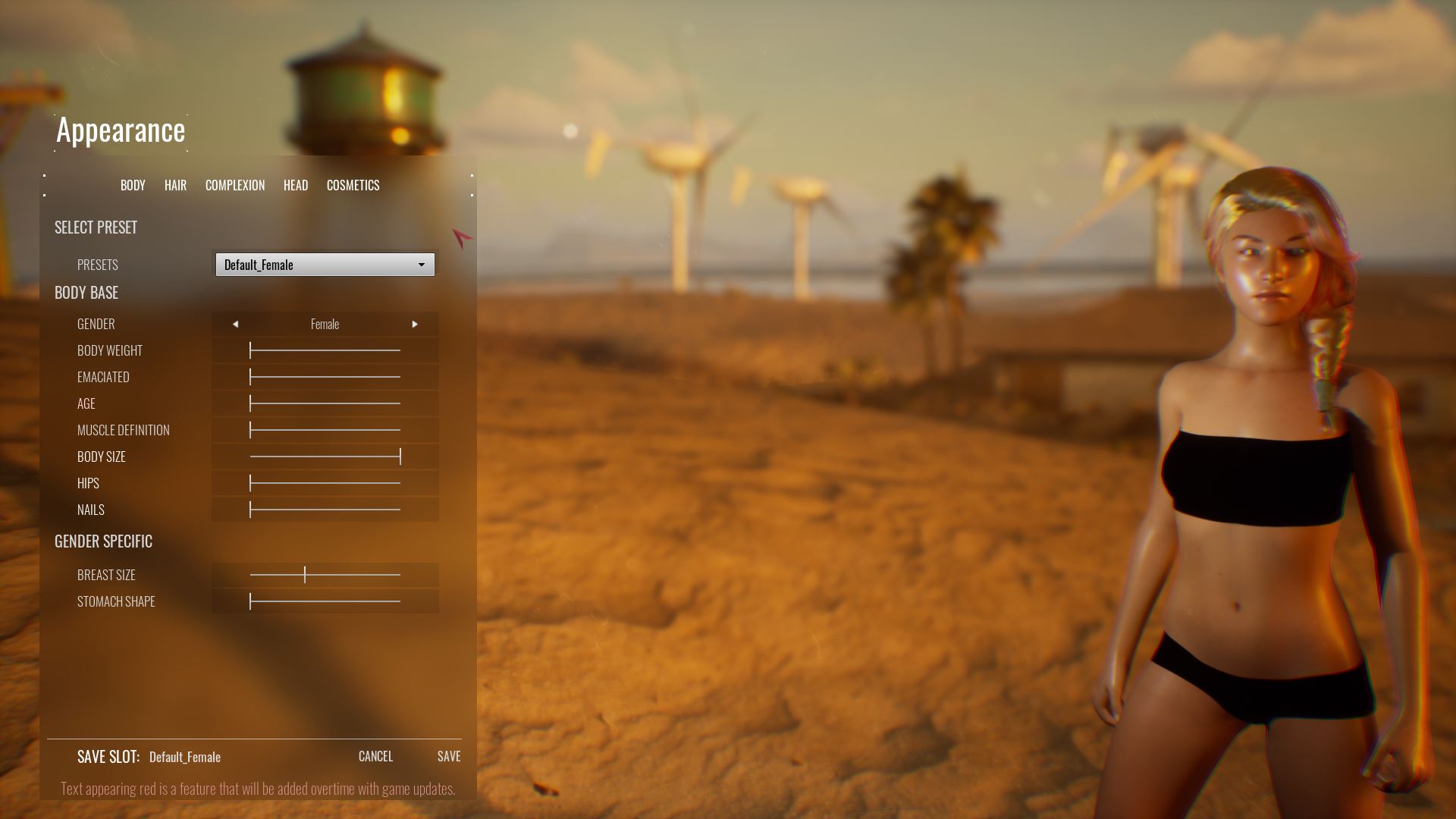Click the right arrow for Gender

[415, 324]
